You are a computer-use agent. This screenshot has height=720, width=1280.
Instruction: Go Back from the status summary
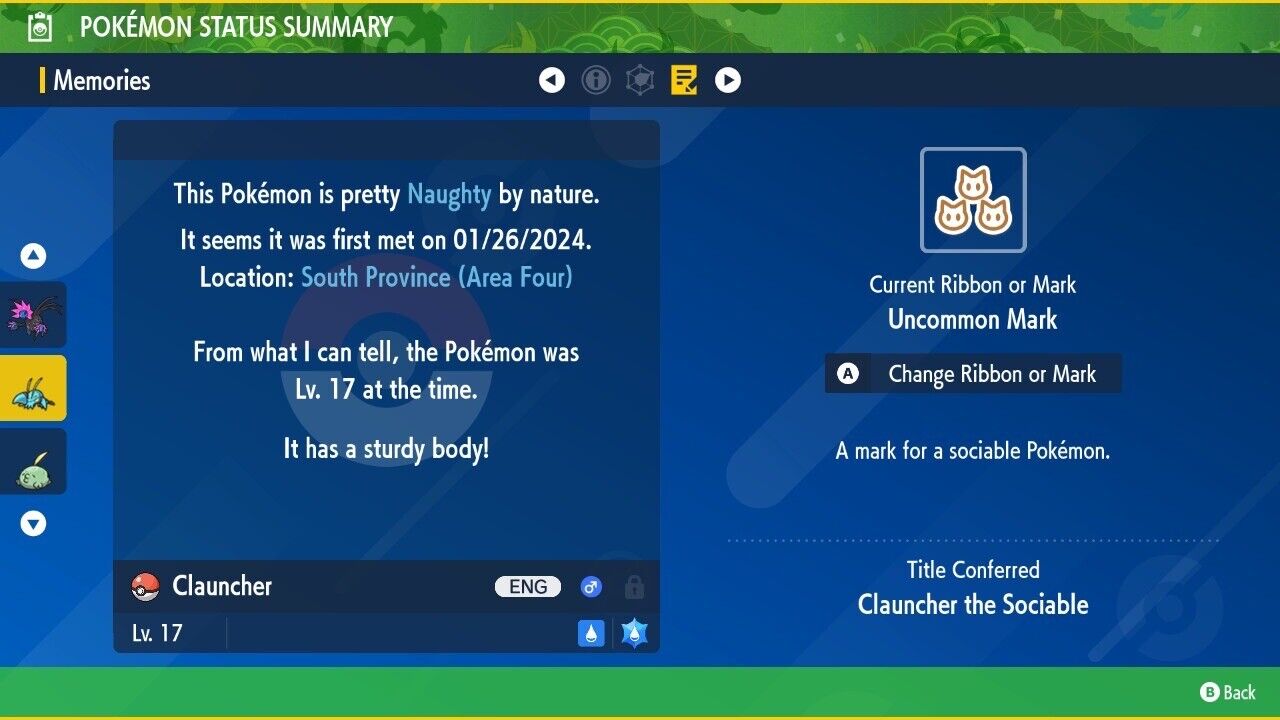[x=1228, y=692]
